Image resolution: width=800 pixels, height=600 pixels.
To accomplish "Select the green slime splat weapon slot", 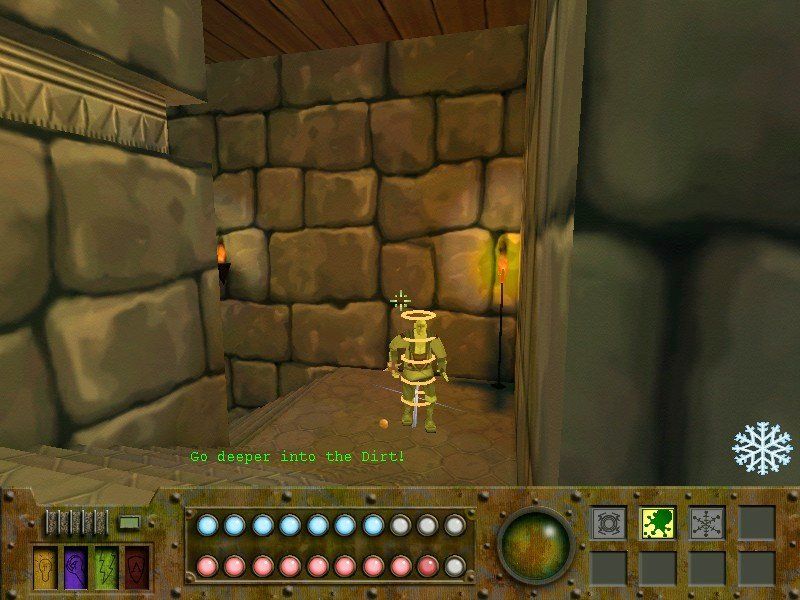I will tap(657, 522).
